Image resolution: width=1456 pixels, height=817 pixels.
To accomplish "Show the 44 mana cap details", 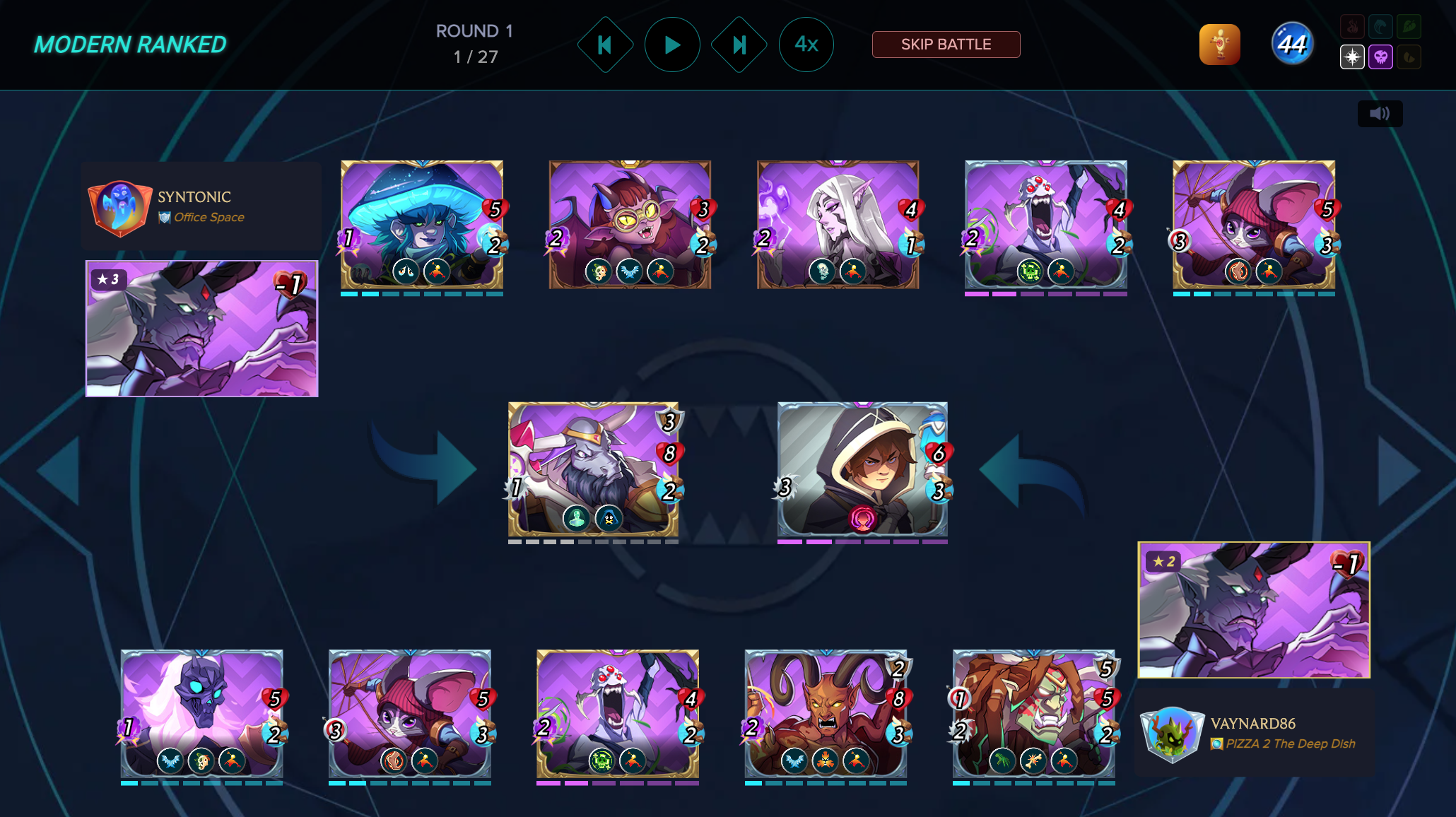I will click(x=1292, y=45).
